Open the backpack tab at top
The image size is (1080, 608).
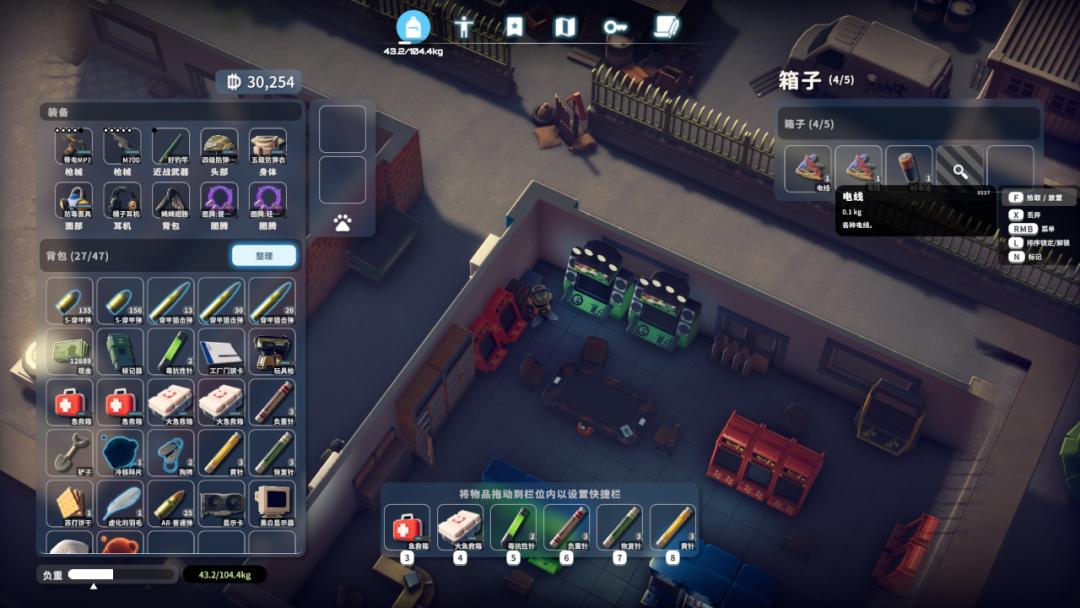[413, 27]
